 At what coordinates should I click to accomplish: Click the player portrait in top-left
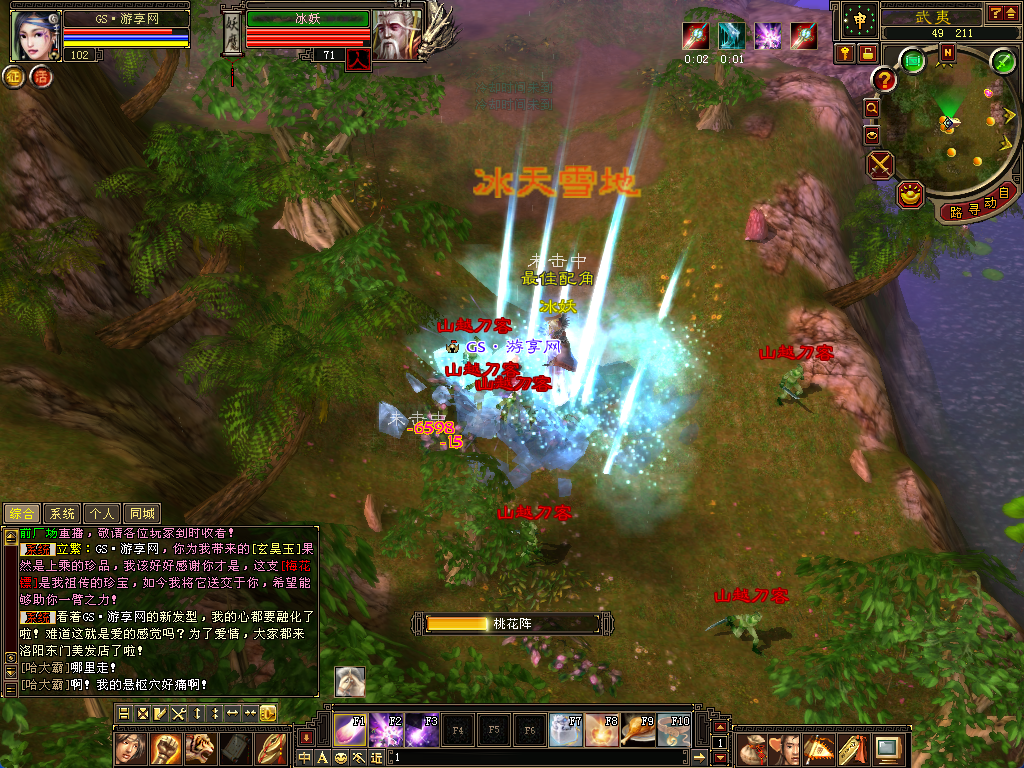pyautogui.click(x=35, y=35)
